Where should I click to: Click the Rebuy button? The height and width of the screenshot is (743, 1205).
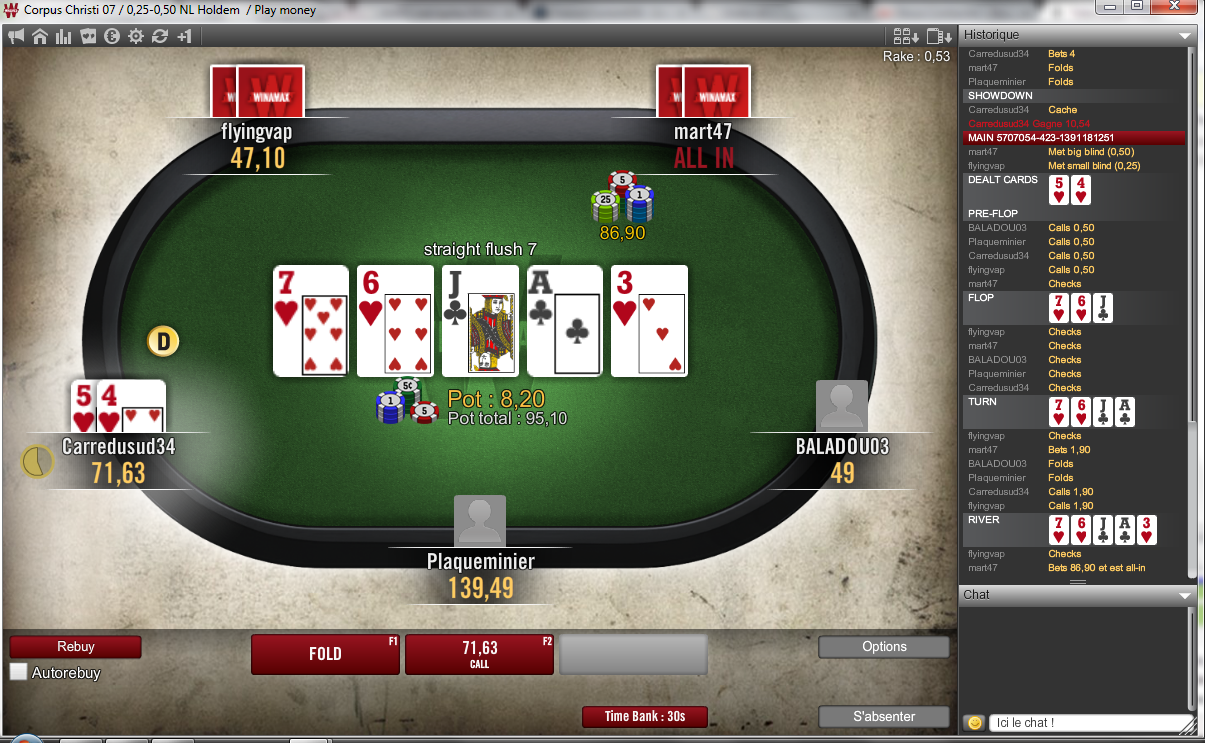(x=75, y=647)
